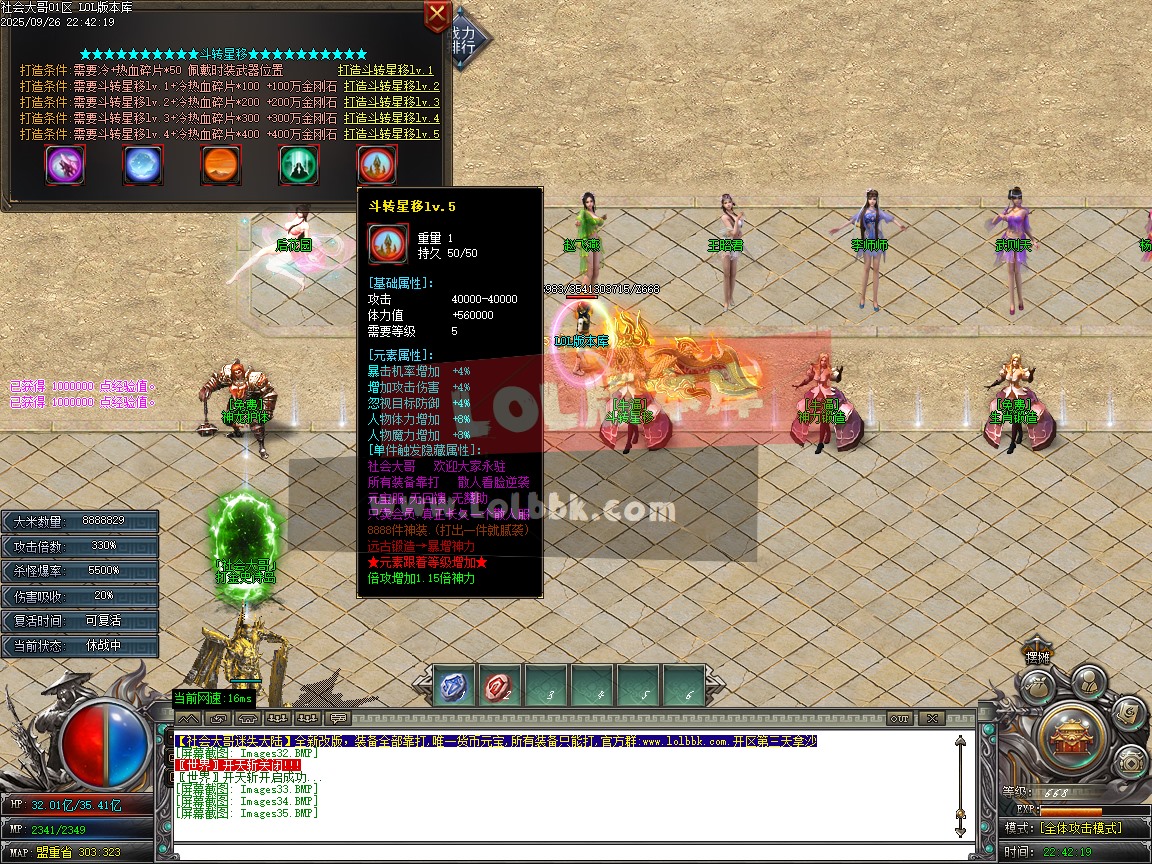Select the 打造斗转星移lv.3 link
This screenshot has height=864, width=1152.
tap(391, 102)
